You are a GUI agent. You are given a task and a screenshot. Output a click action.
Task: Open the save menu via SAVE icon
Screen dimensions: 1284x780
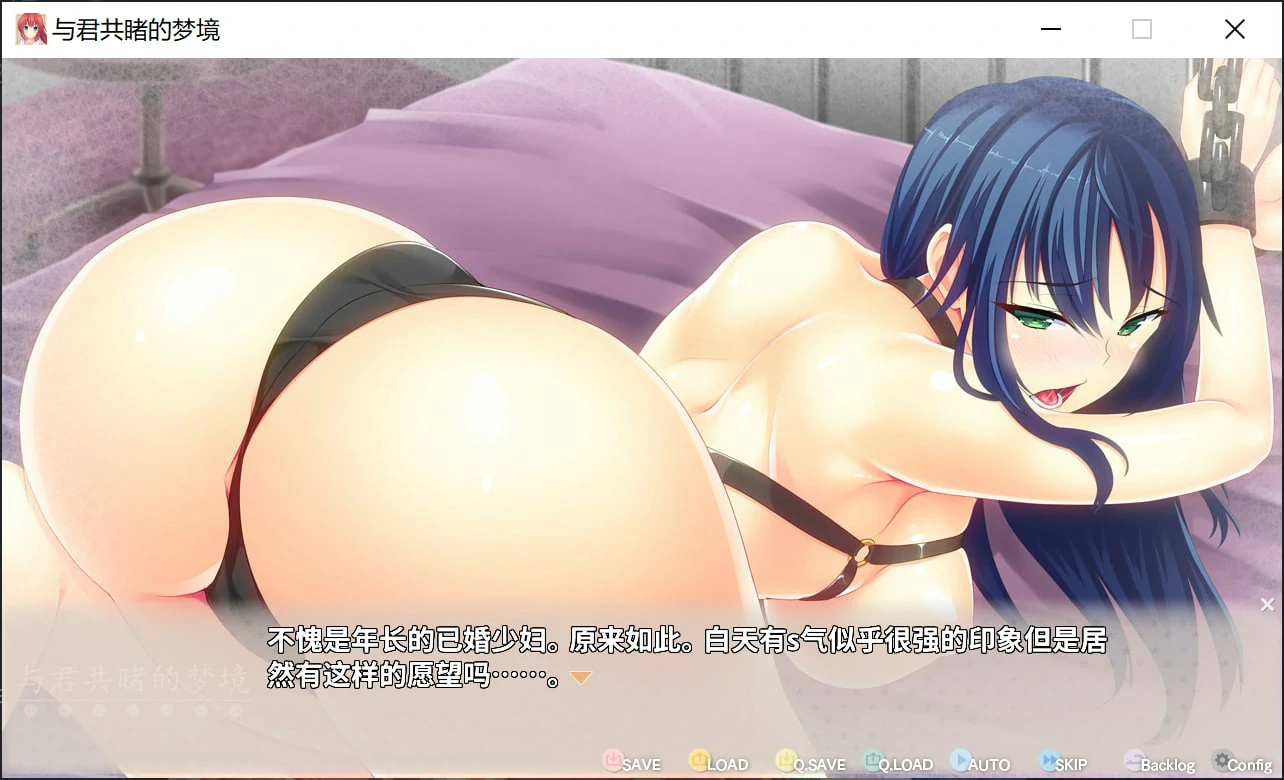[x=611, y=761]
